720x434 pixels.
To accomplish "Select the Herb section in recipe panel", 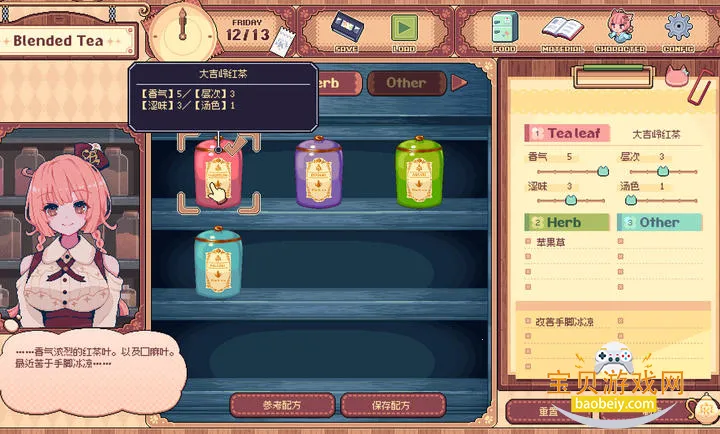I will coord(567,222).
